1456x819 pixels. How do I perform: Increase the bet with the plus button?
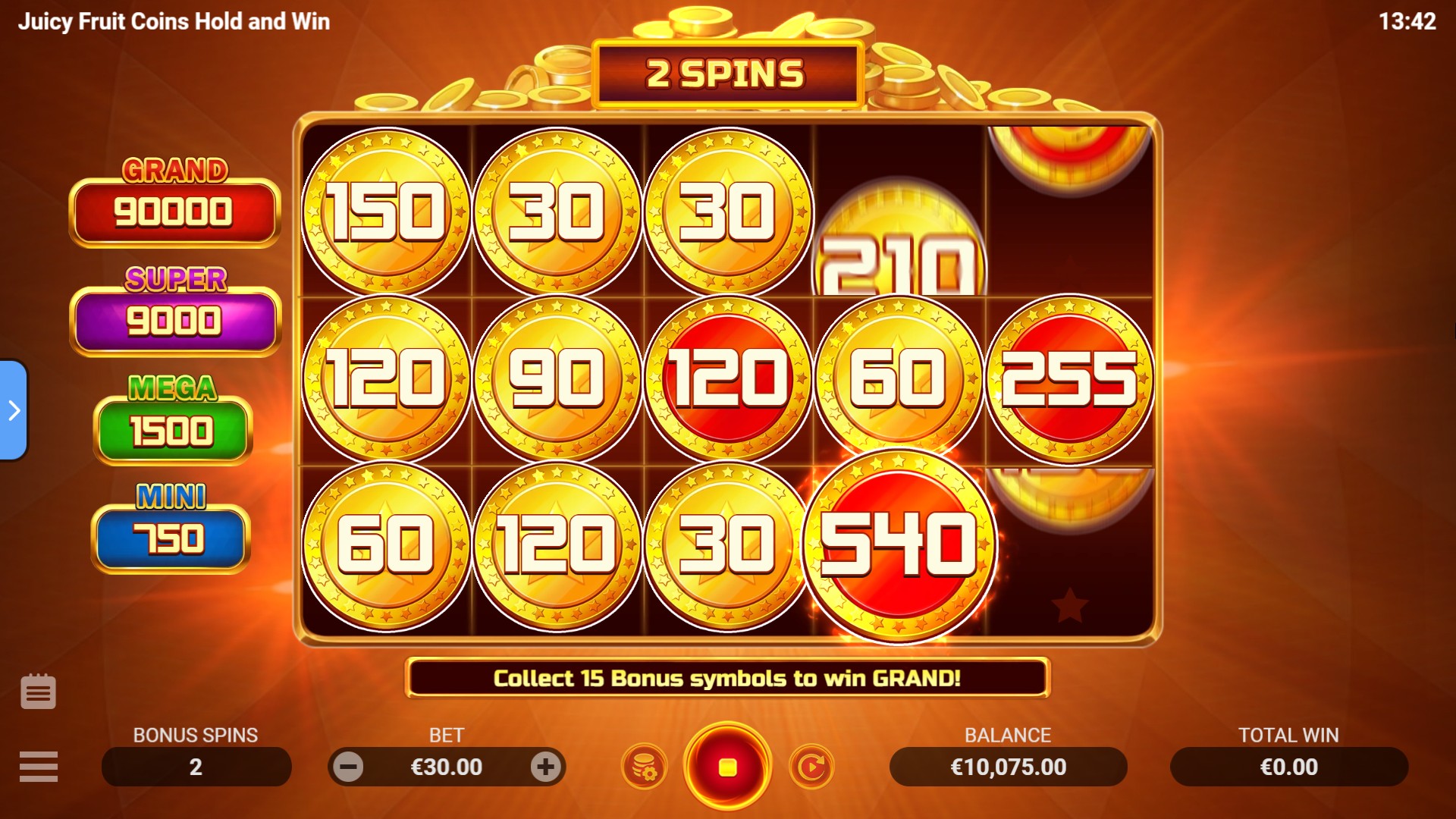[545, 767]
